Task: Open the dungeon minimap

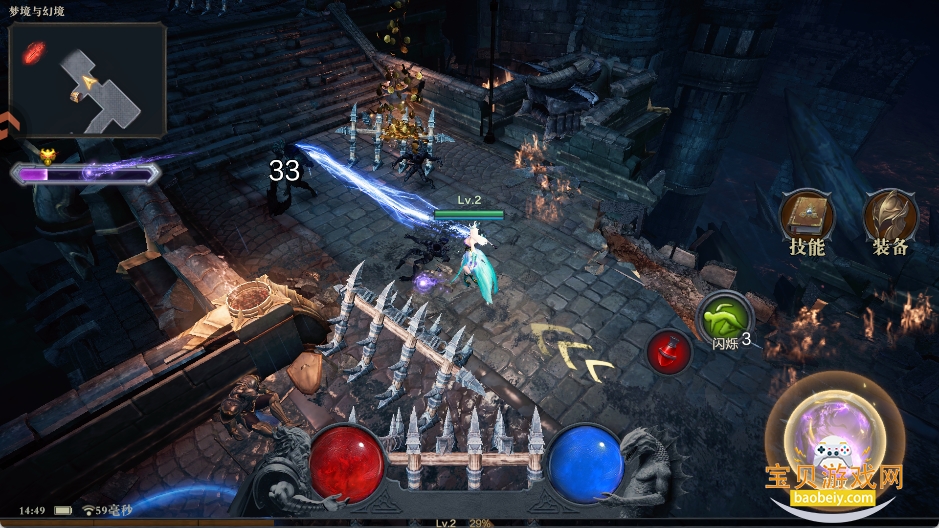Action: (x=88, y=80)
